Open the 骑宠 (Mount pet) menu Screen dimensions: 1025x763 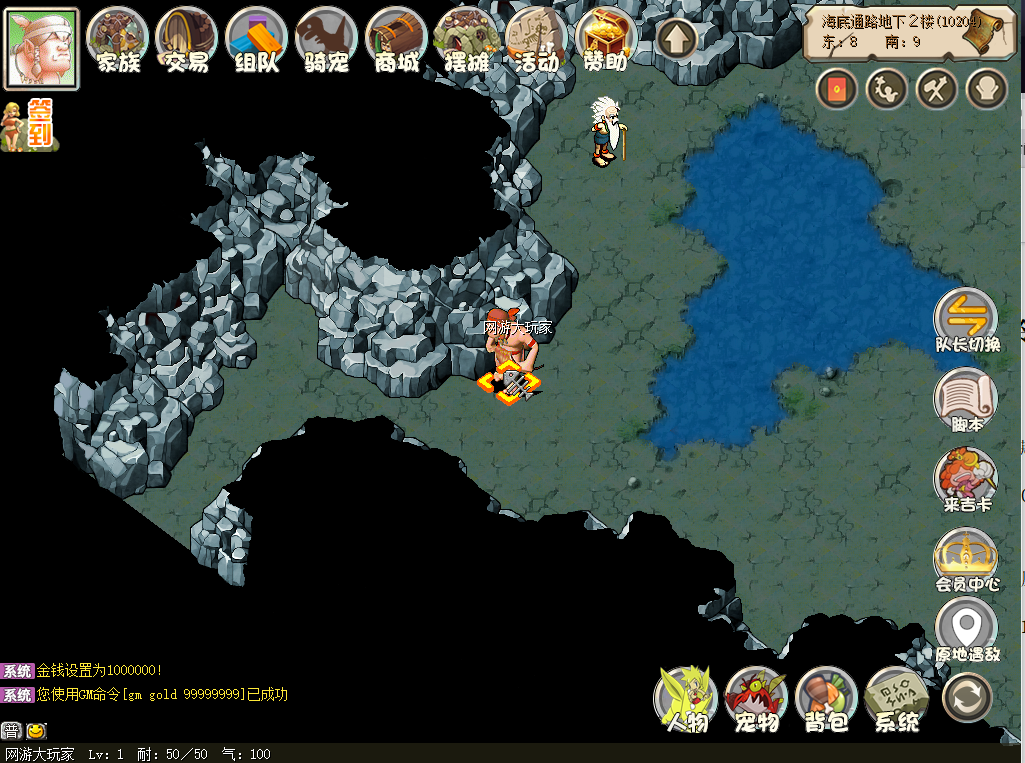click(327, 40)
